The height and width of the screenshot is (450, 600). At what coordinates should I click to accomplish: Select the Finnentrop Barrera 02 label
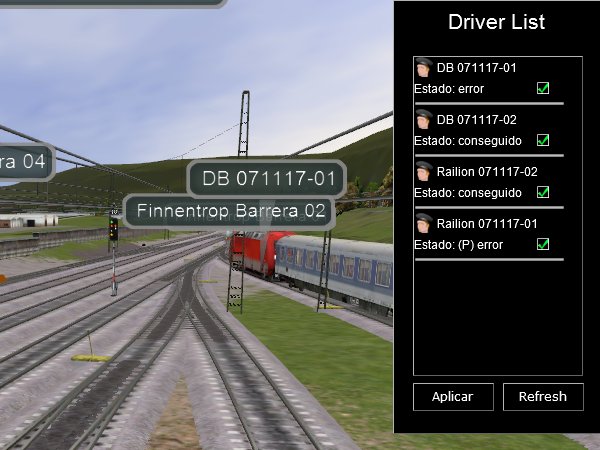(232, 212)
